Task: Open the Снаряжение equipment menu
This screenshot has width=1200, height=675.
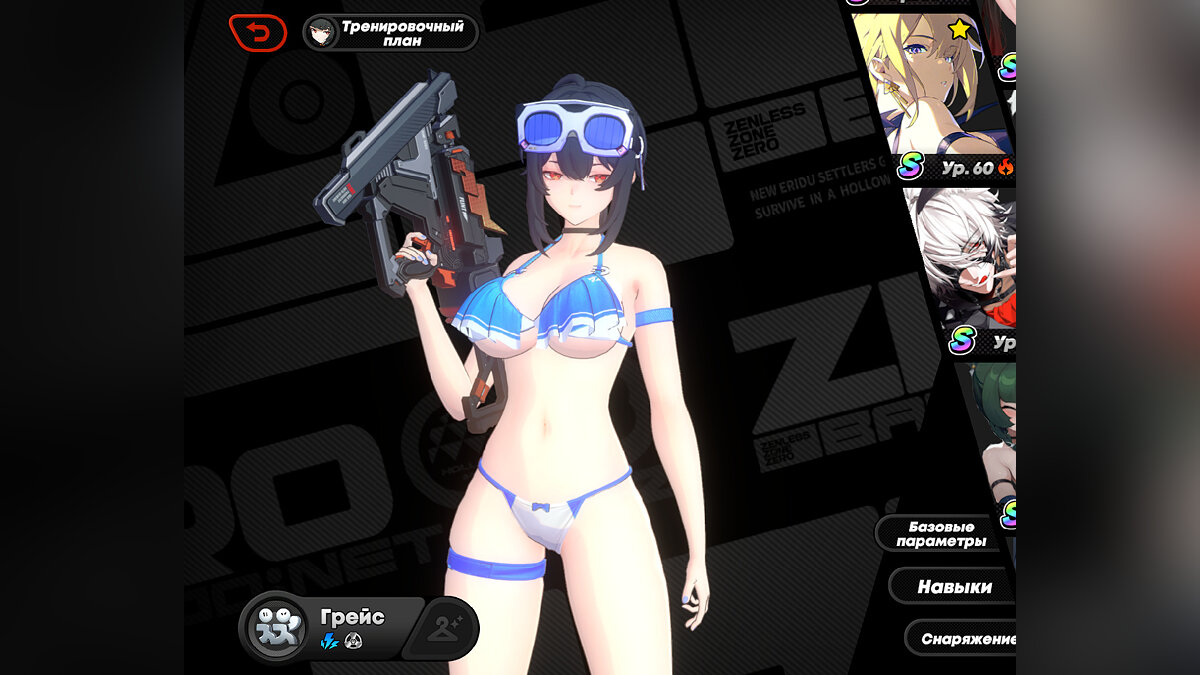Action: pyautogui.click(x=962, y=638)
